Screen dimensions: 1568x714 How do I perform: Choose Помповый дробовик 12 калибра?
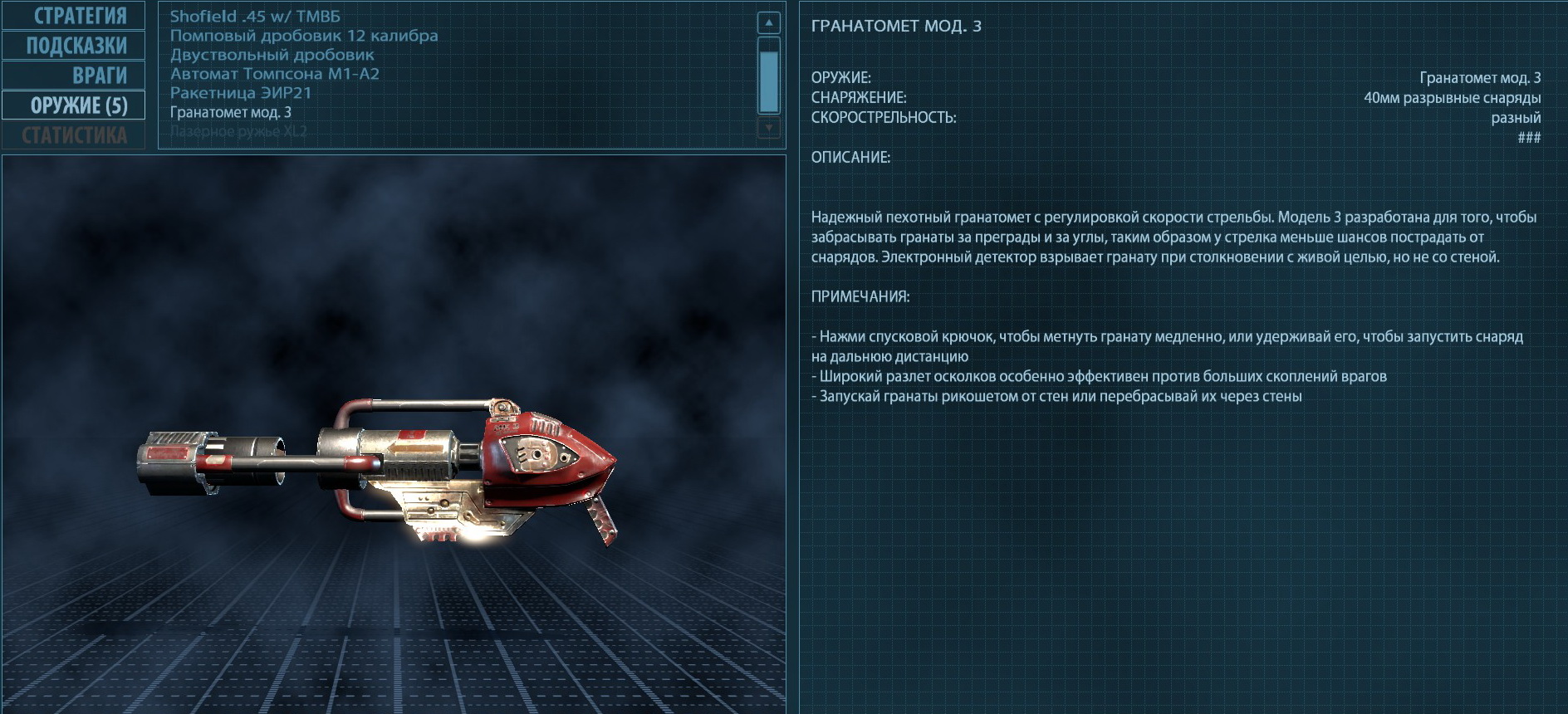(304, 36)
